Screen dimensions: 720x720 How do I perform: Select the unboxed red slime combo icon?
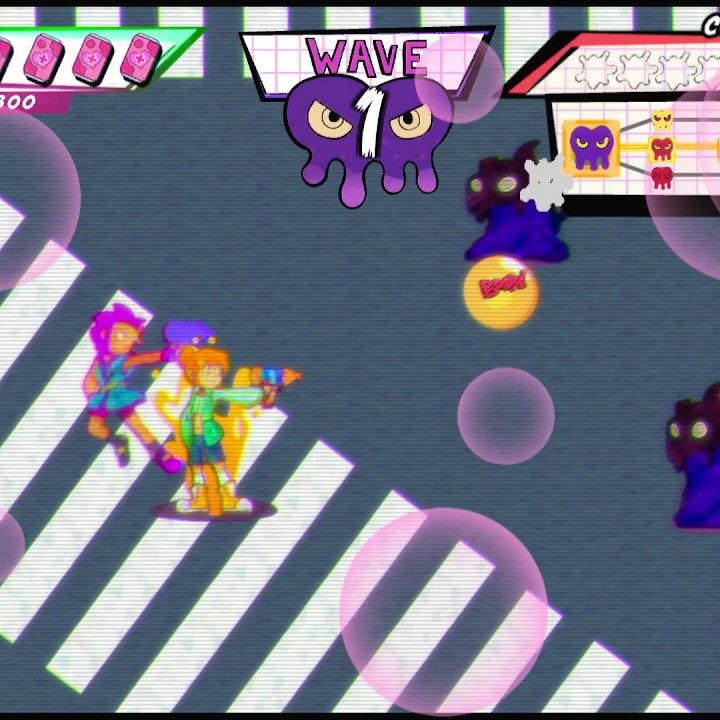pyautogui.click(x=662, y=178)
